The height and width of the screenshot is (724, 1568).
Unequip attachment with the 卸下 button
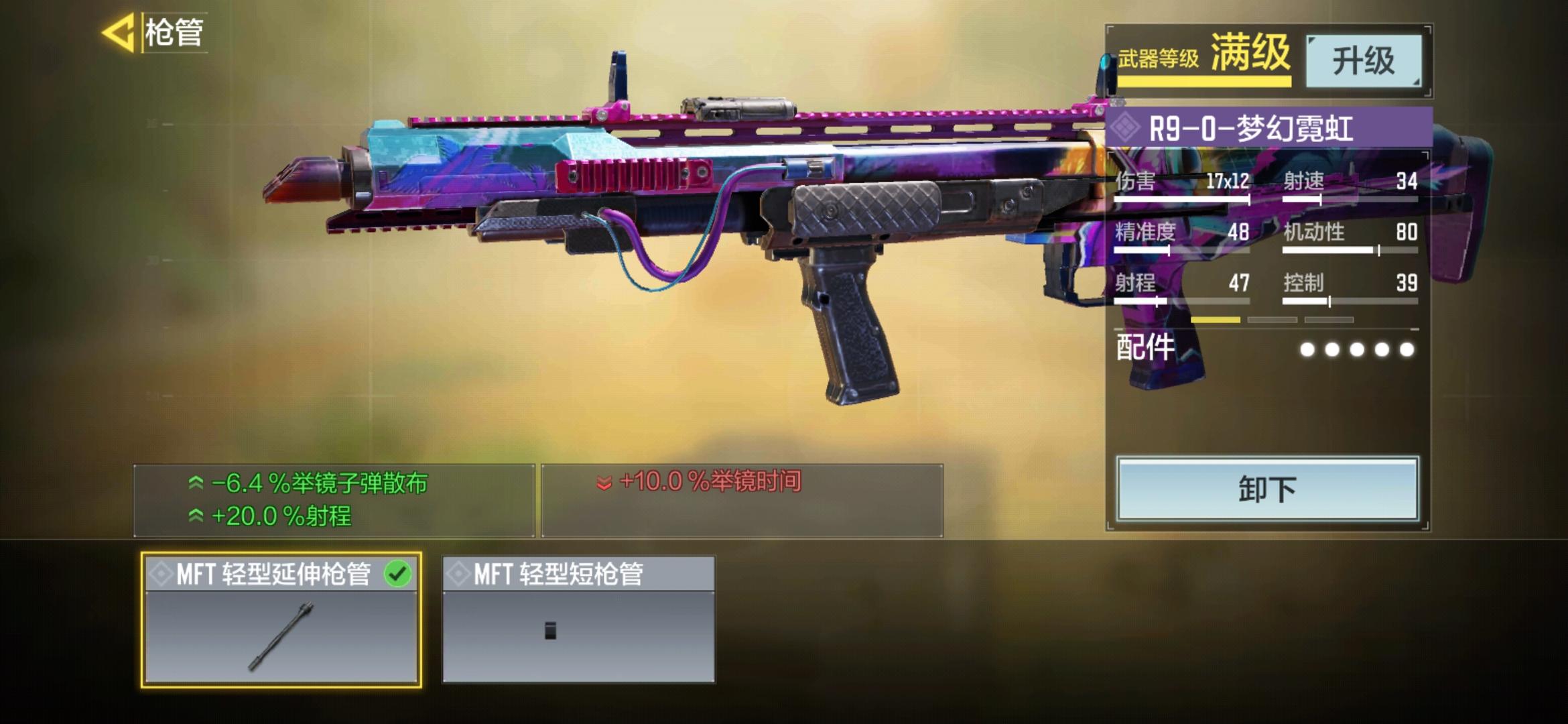1266,489
